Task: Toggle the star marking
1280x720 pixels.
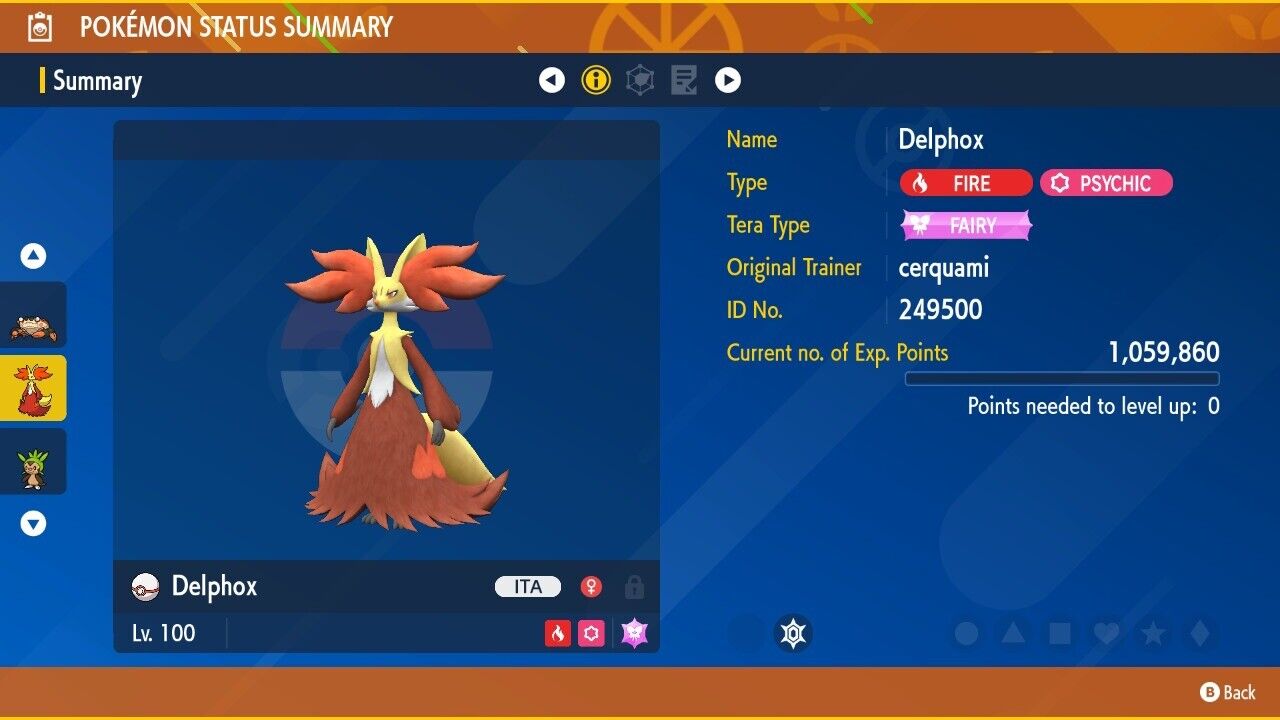Action: (x=1153, y=633)
